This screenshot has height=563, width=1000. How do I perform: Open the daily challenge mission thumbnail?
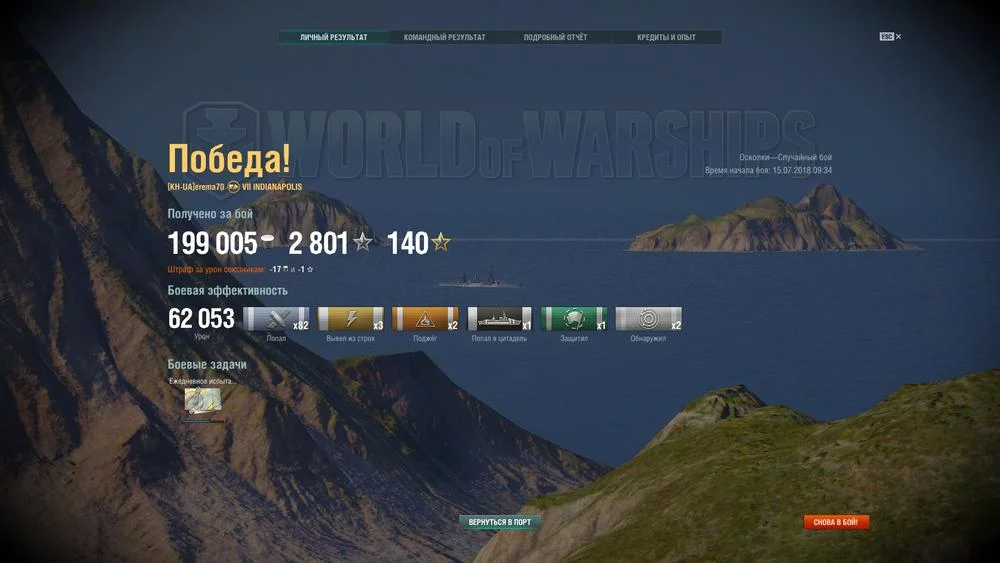(203, 402)
